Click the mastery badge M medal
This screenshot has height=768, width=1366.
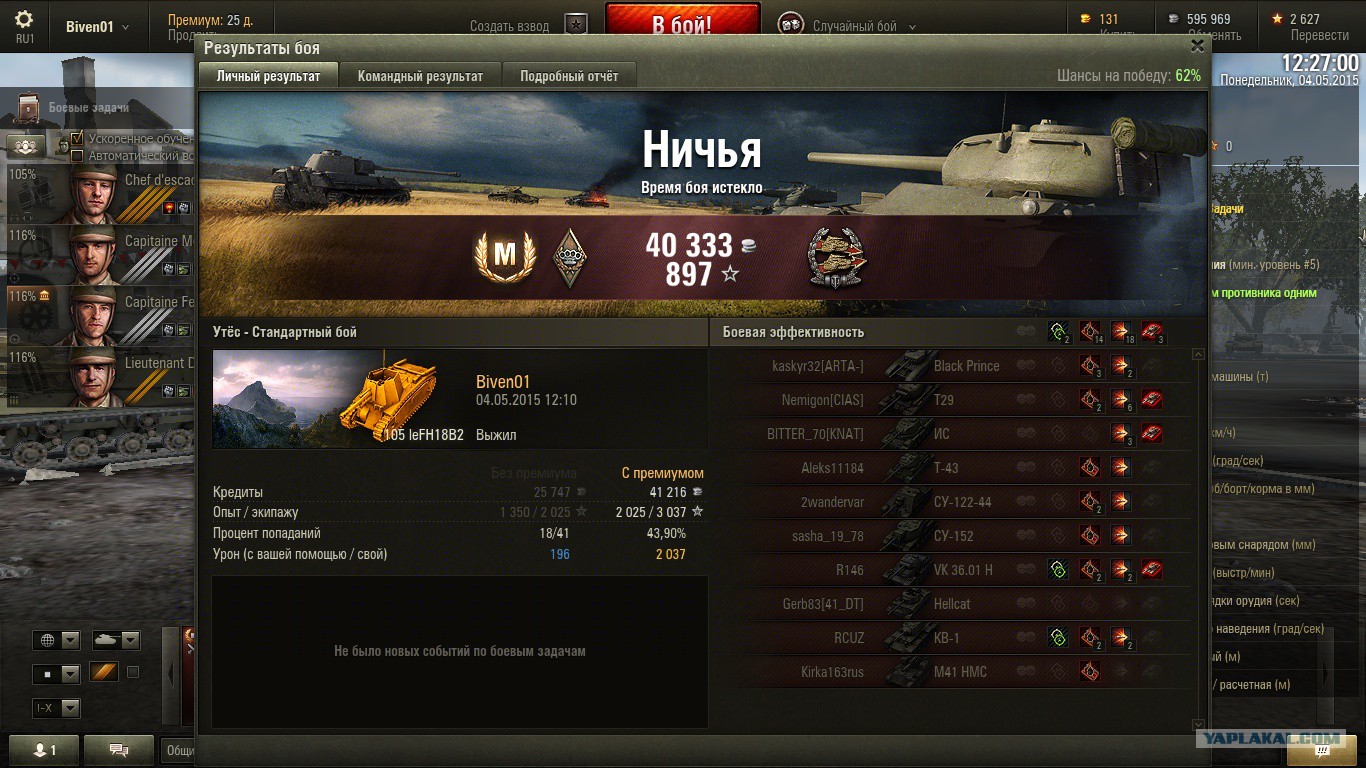click(505, 256)
